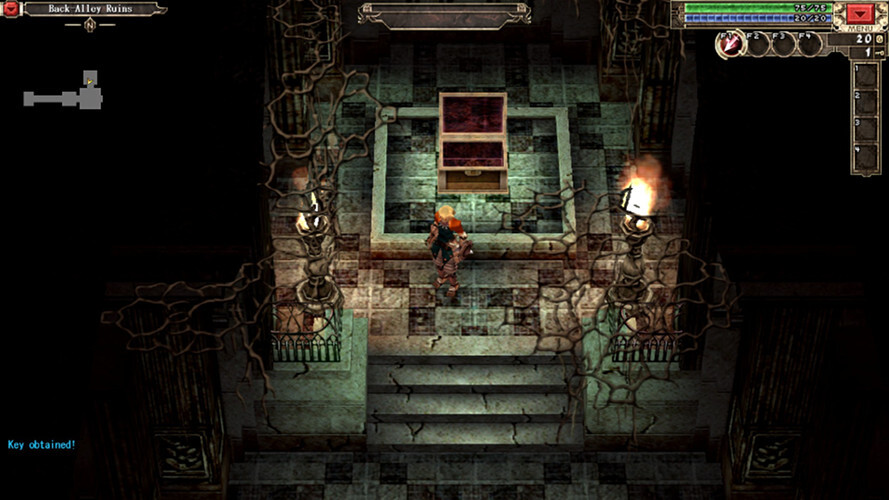Click the N compass marker
Image resolution: width=889 pixels, height=500 pixels.
coord(90,25)
